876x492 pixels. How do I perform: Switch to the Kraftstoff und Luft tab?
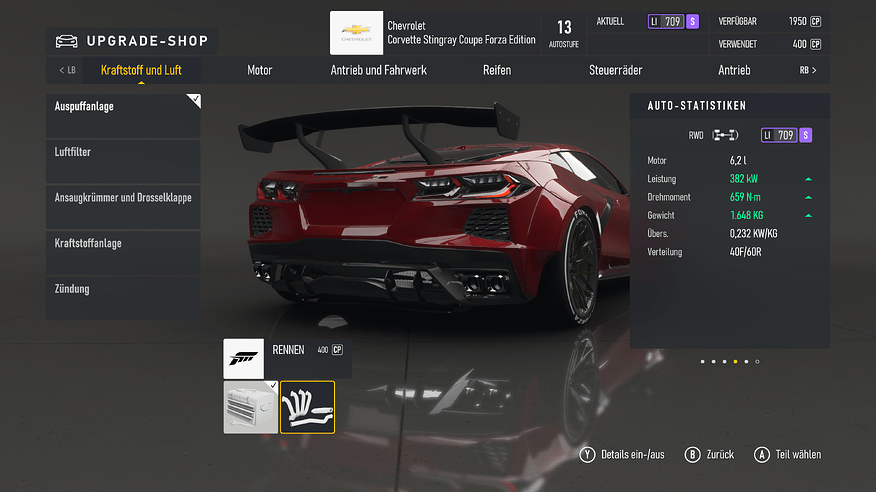(x=141, y=70)
